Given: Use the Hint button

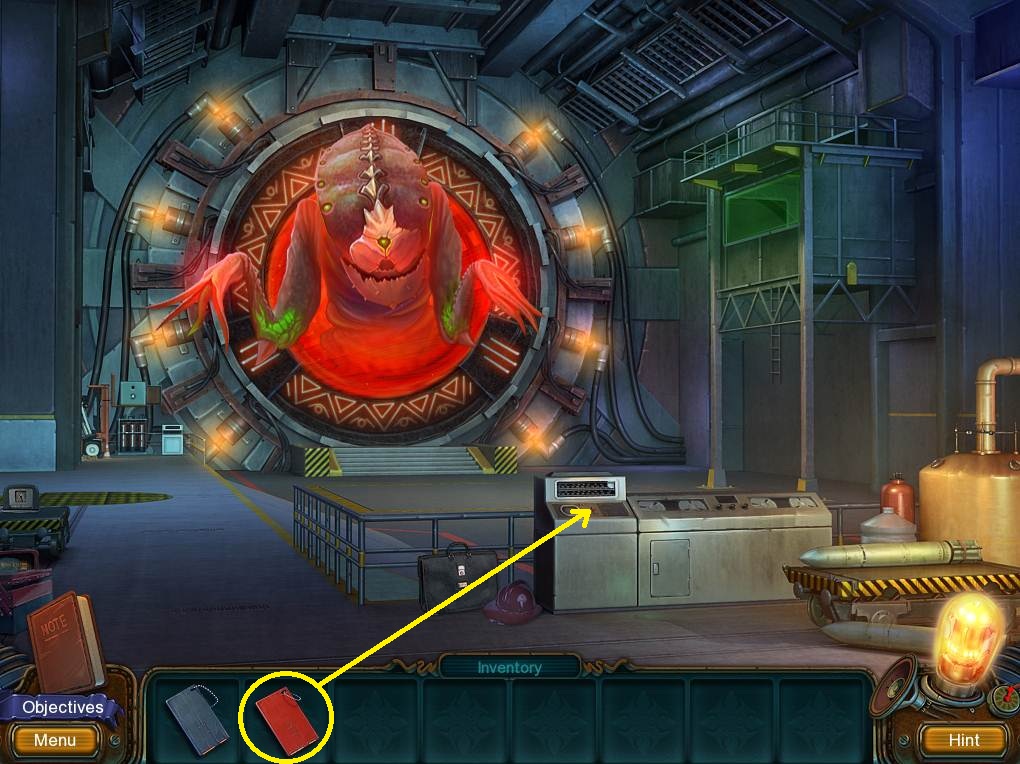Looking at the screenshot, I should [964, 741].
